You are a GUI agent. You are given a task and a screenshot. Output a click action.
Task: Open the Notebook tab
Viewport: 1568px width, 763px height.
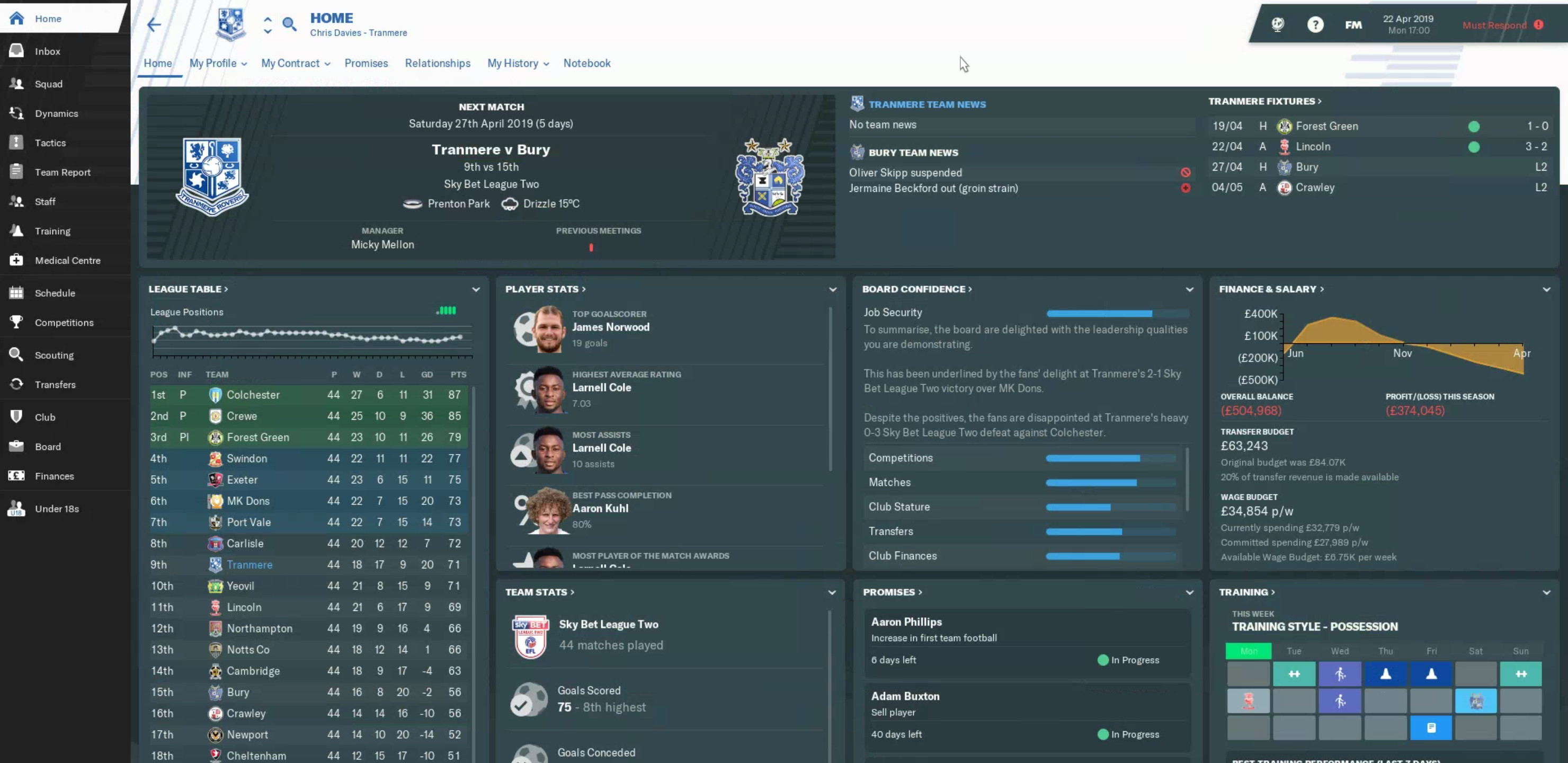586,64
